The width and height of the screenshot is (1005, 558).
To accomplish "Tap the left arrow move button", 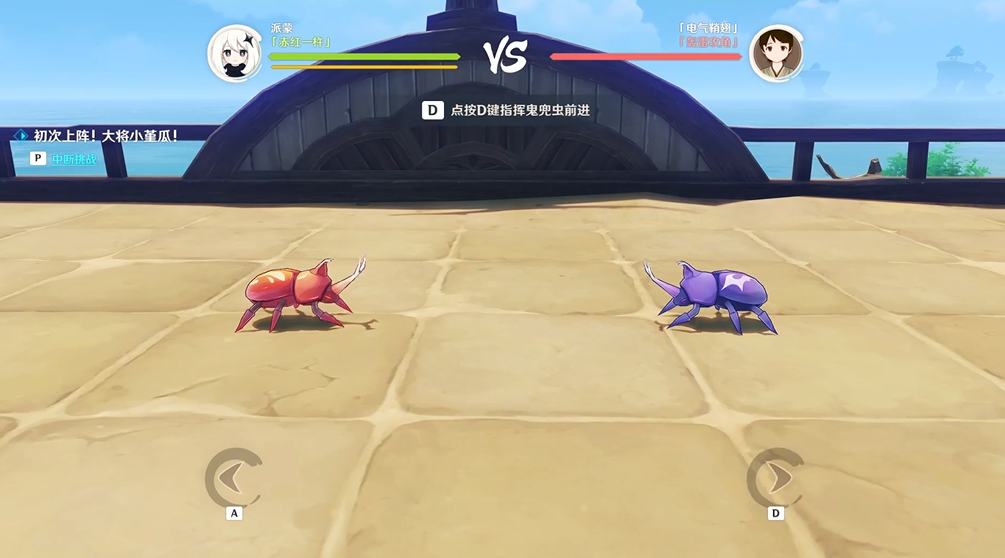I will (233, 477).
